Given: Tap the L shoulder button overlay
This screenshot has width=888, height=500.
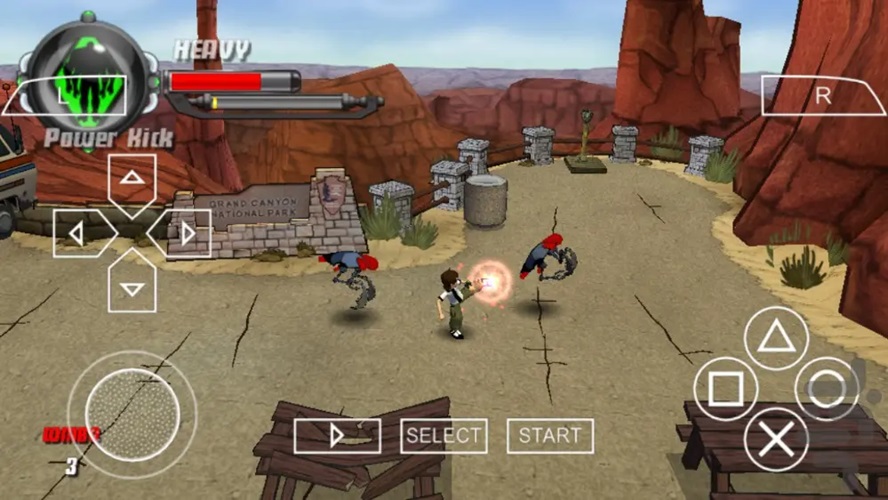Looking at the screenshot, I should pos(64,95).
